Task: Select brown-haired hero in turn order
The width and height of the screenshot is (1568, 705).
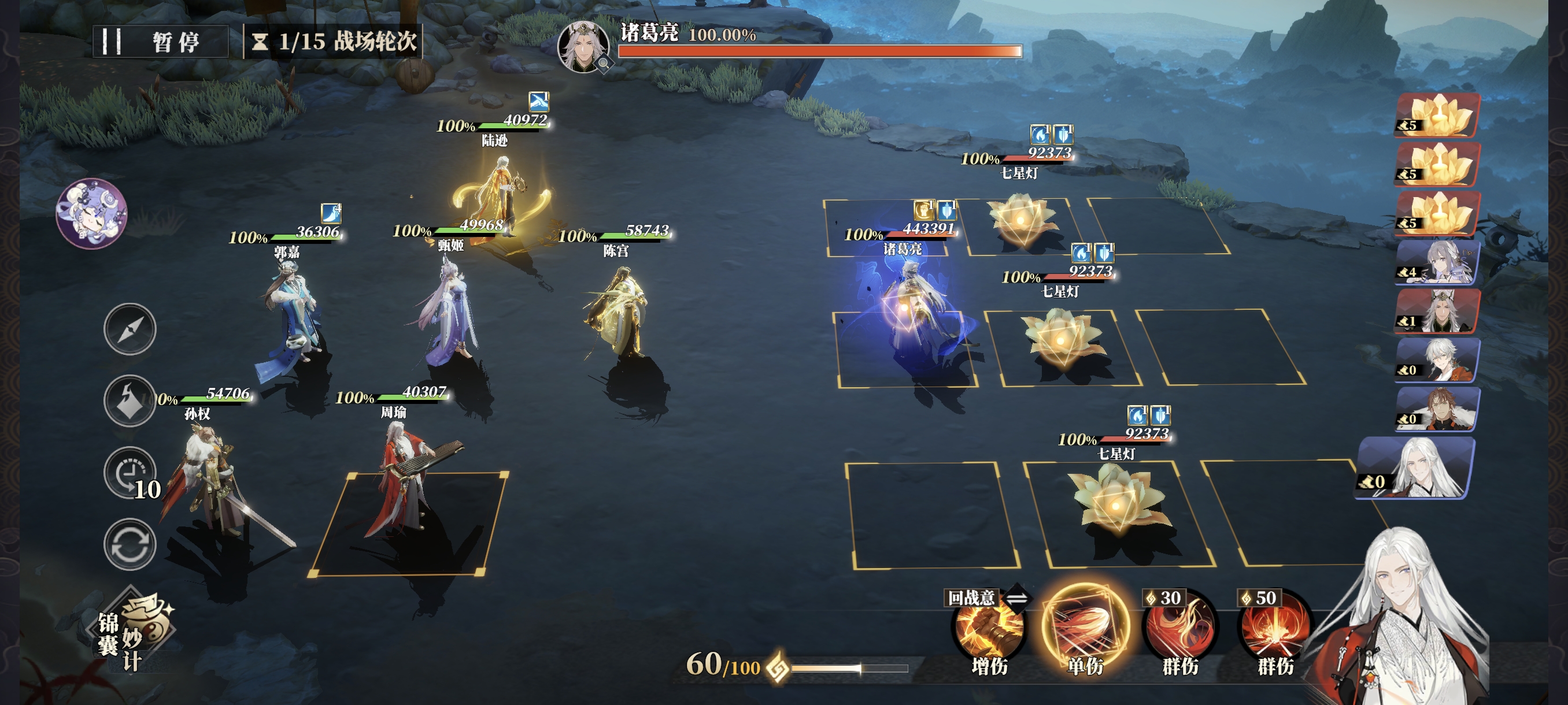Action: point(1438,409)
